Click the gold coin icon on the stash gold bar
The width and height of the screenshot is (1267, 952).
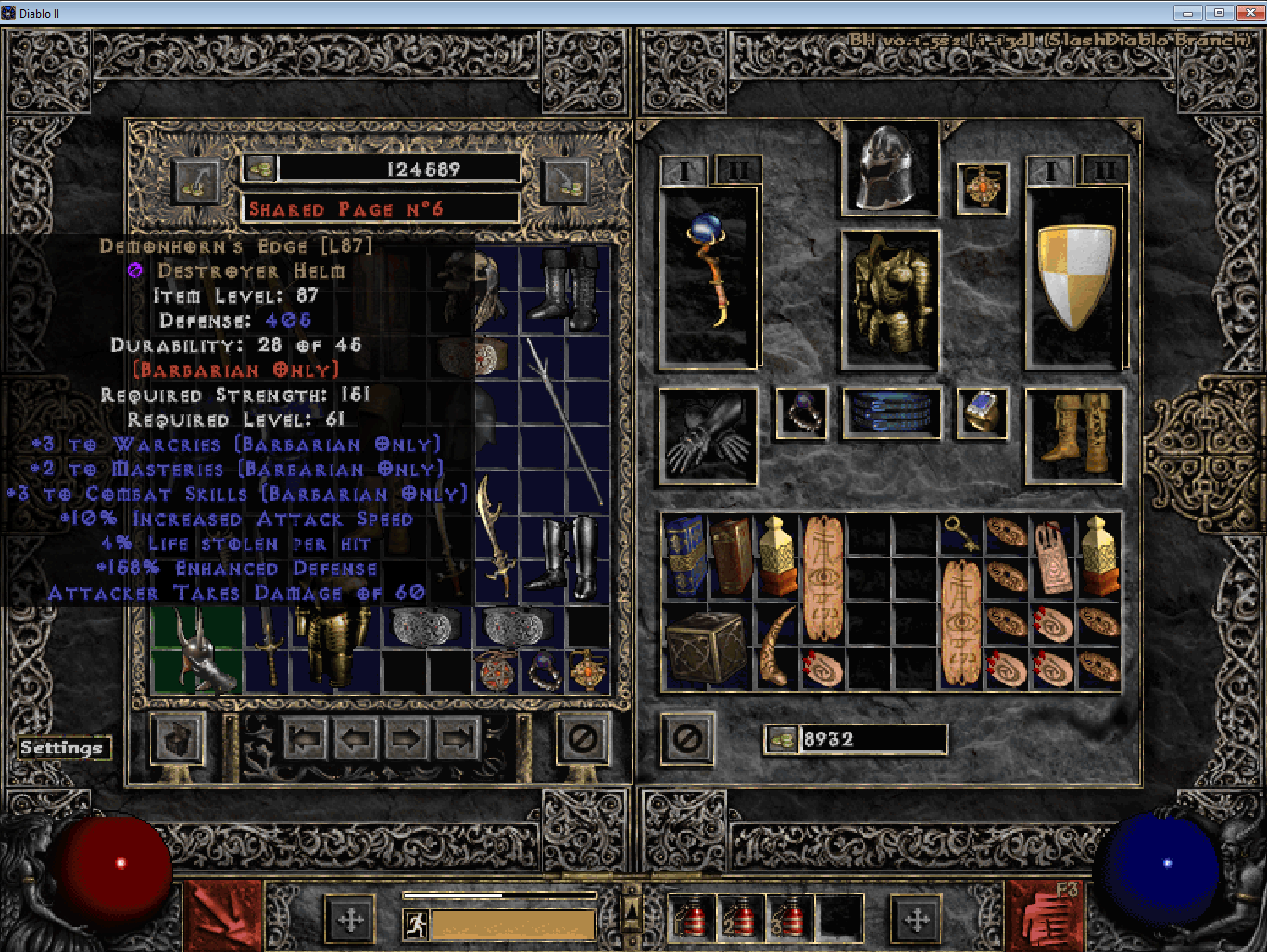point(262,168)
